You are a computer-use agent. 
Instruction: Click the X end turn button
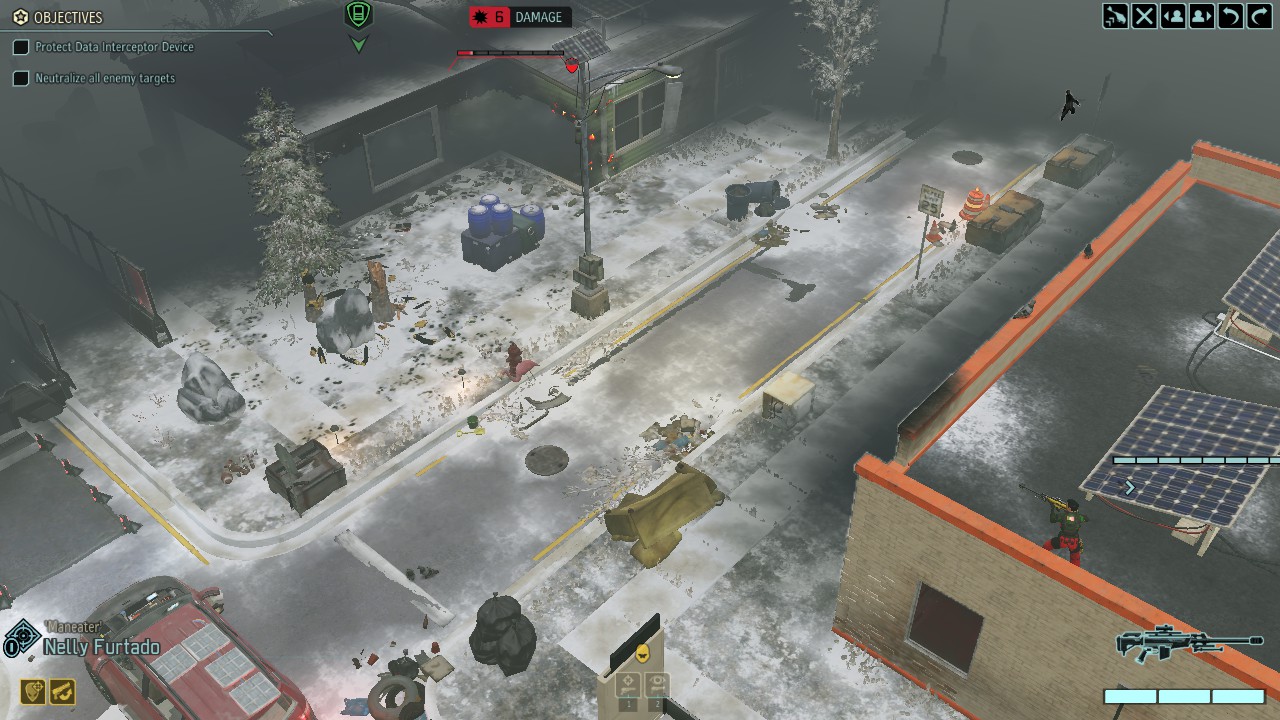coord(1144,16)
